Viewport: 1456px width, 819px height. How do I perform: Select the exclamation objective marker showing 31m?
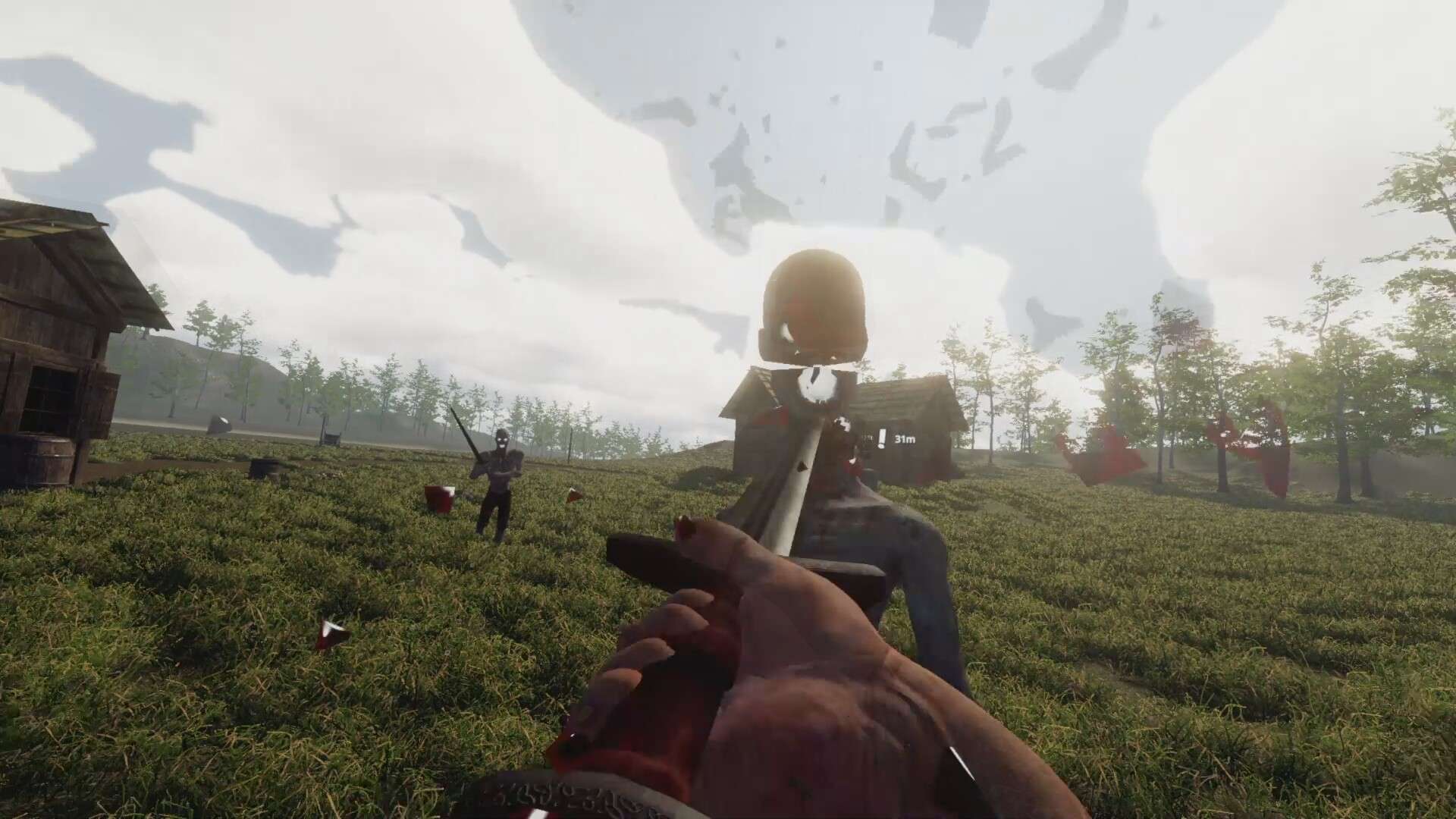tap(883, 438)
